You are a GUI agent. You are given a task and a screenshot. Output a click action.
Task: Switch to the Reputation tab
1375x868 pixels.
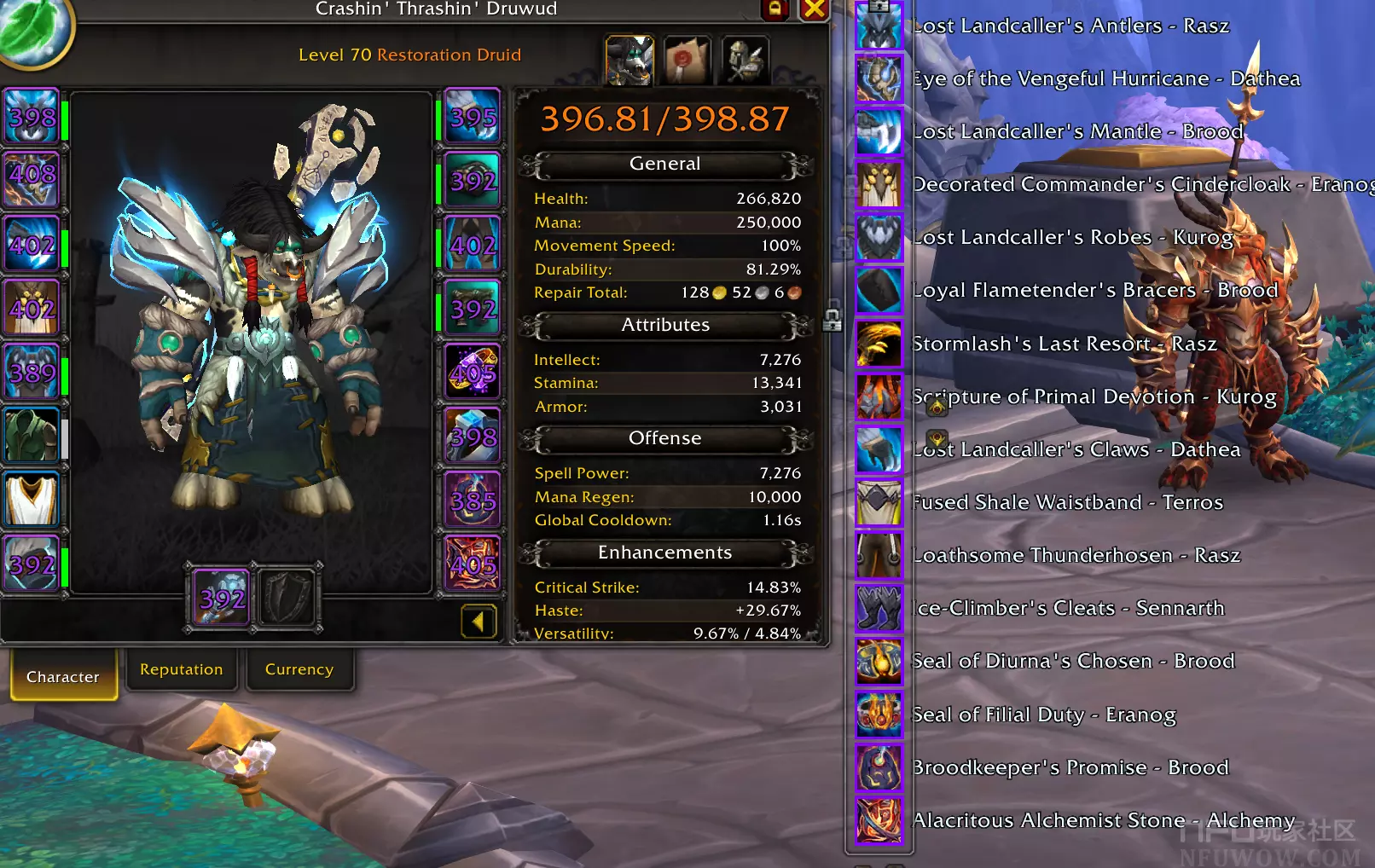181,670
